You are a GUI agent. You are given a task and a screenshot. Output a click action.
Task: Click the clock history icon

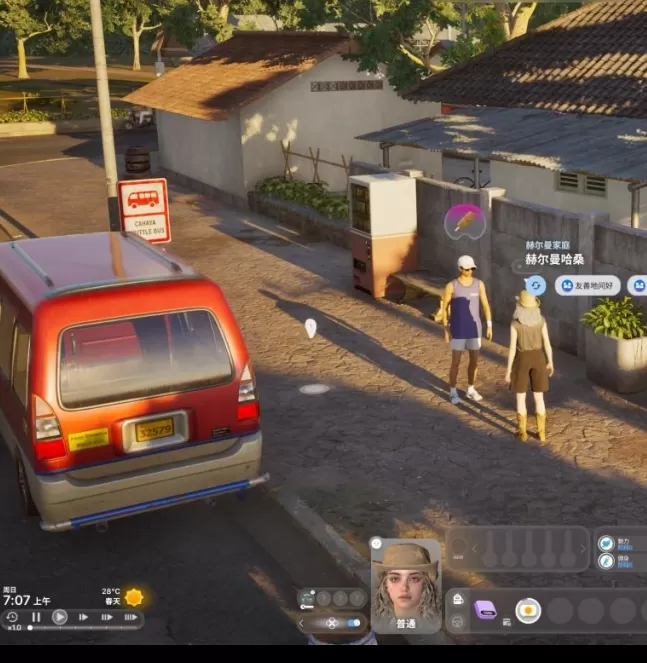(13, 617)
